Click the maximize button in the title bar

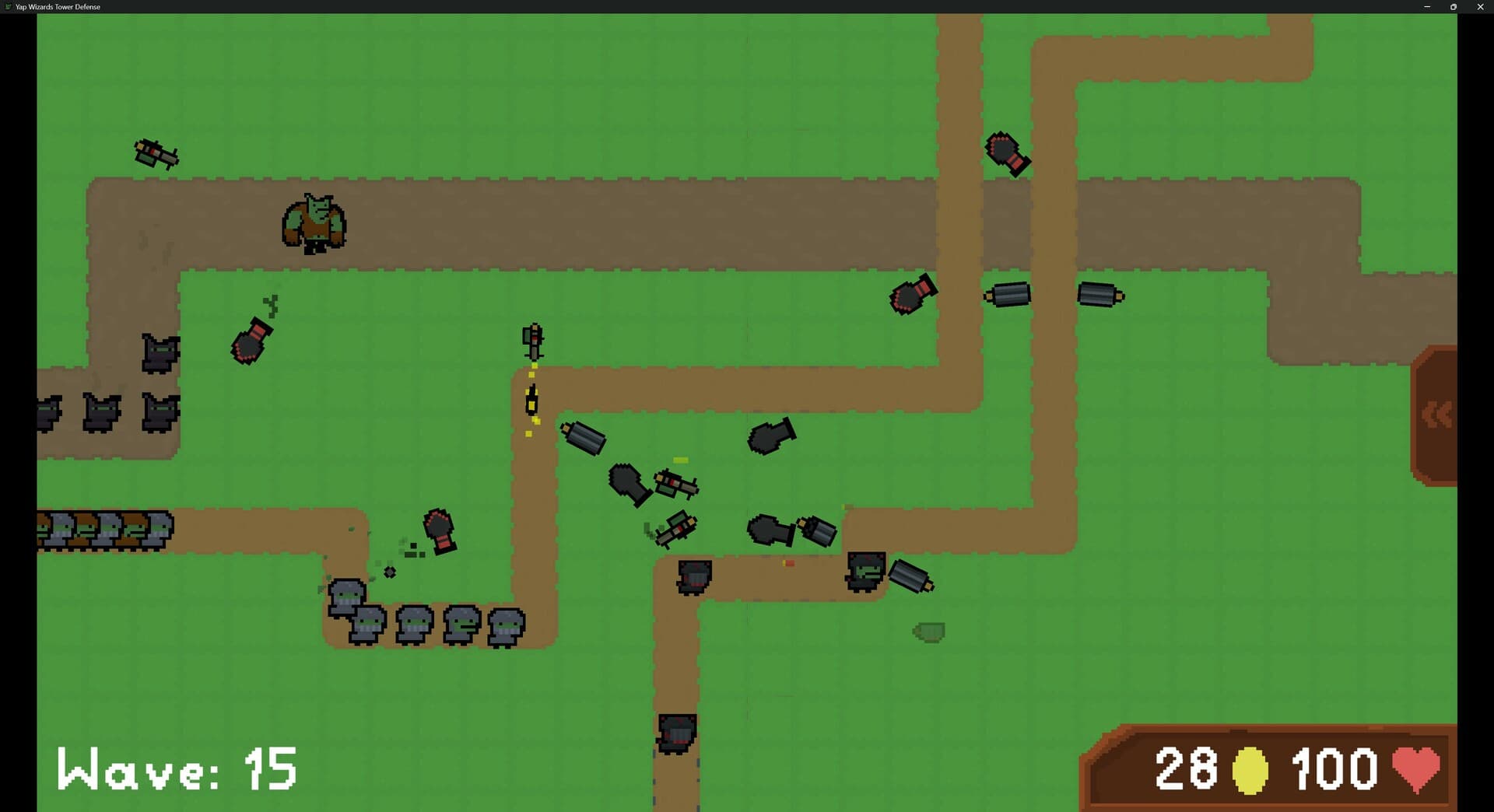1454,7
